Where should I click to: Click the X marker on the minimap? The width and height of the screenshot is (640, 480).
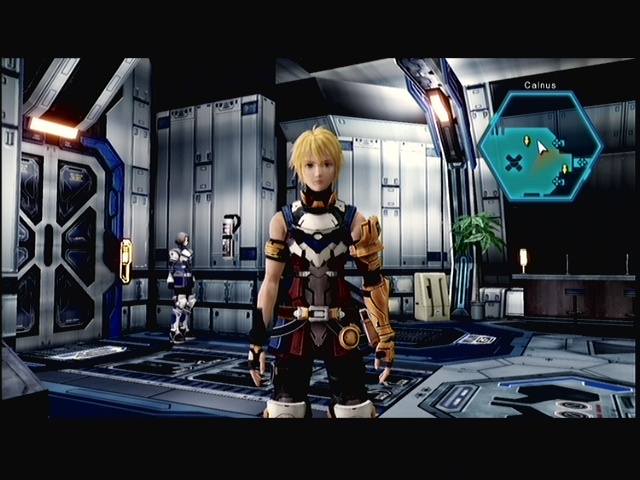point(513,161)
